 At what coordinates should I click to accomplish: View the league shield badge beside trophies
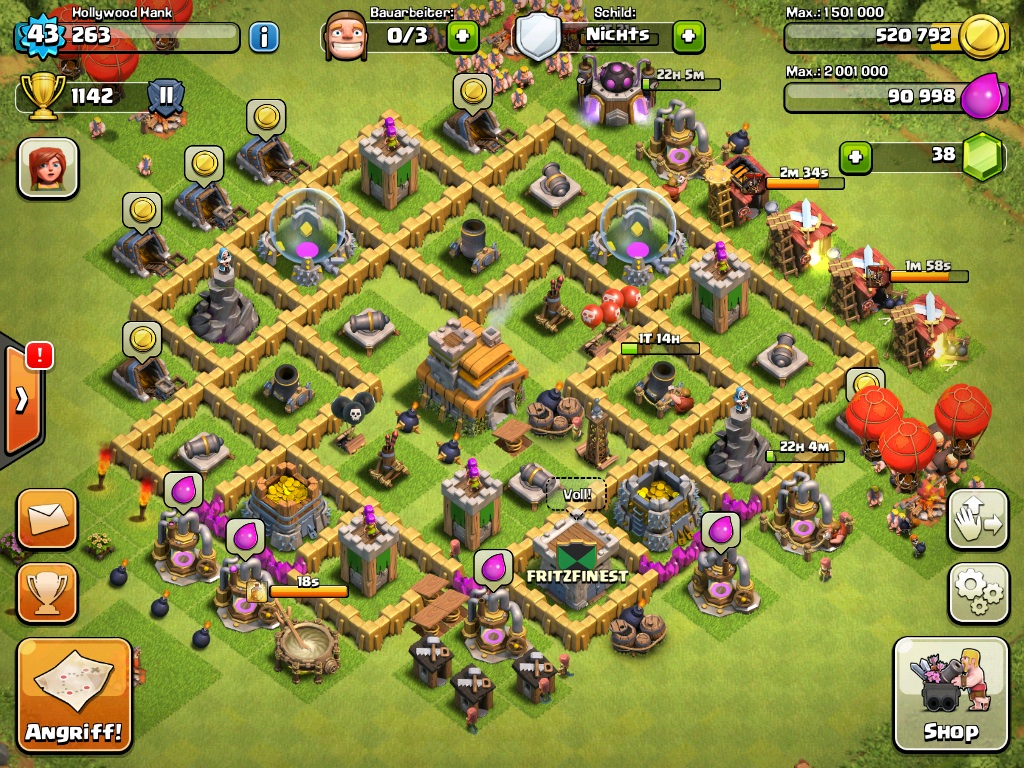pyautogui.click(x=165, y=97)
